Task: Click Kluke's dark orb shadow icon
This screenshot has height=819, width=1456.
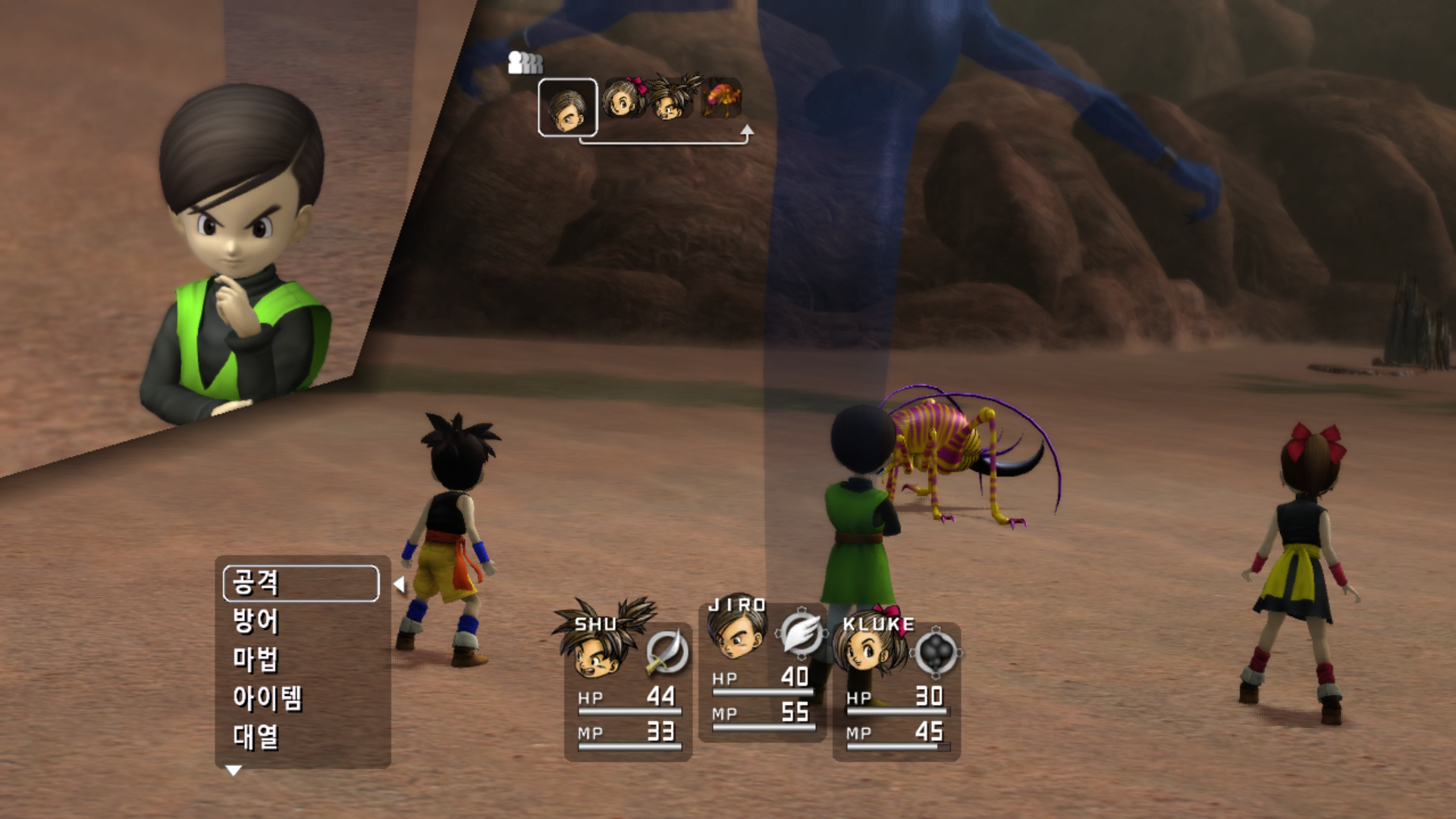Action: click(936, 651)
